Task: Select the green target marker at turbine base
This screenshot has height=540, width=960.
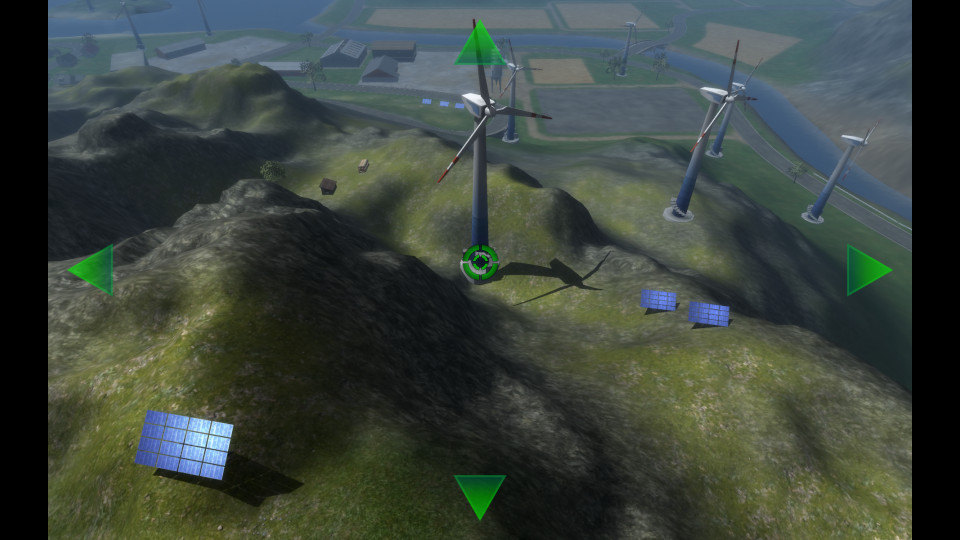Action: pyautogui.click(x=480, y=262)
